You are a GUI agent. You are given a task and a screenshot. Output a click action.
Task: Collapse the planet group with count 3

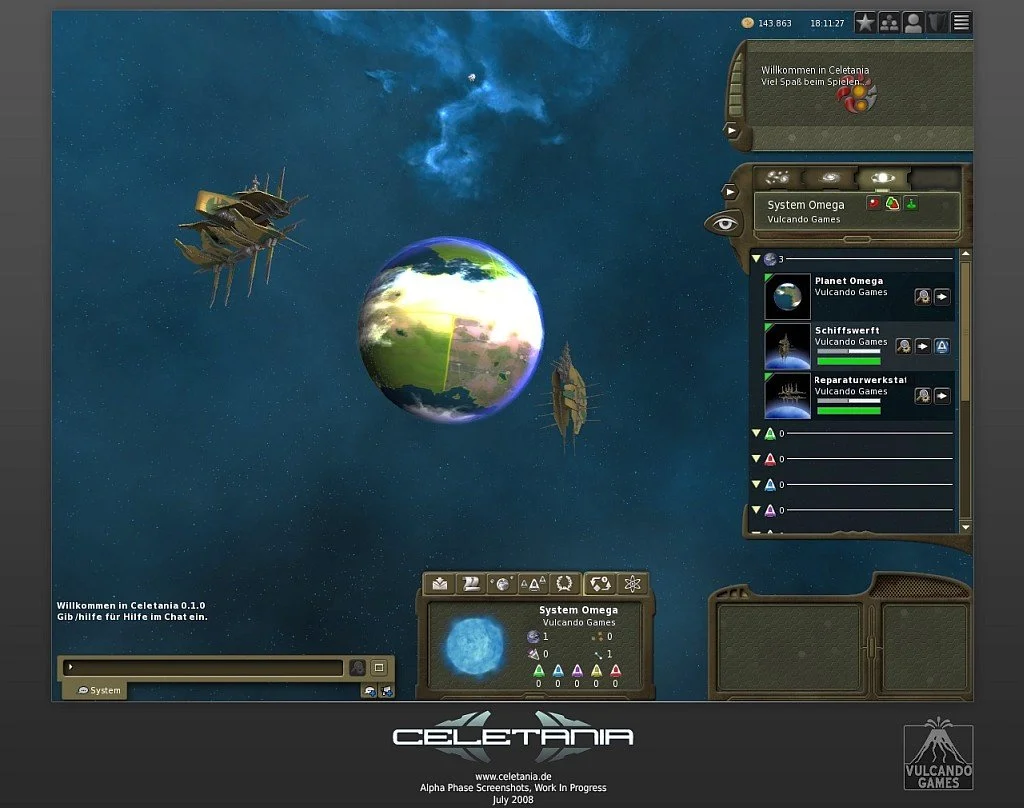coord(756,259)
